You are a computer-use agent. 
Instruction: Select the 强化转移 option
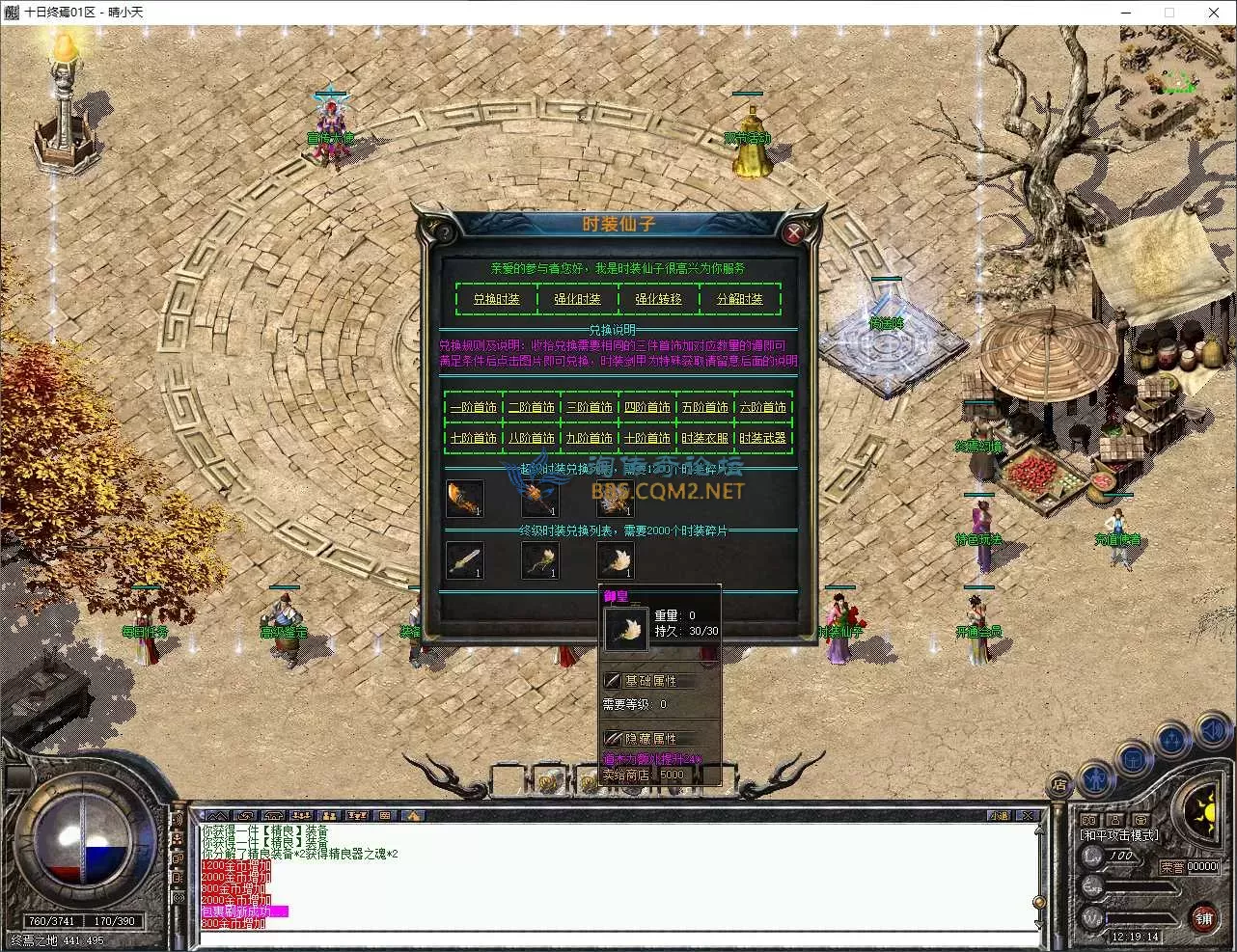pos(658,299)
